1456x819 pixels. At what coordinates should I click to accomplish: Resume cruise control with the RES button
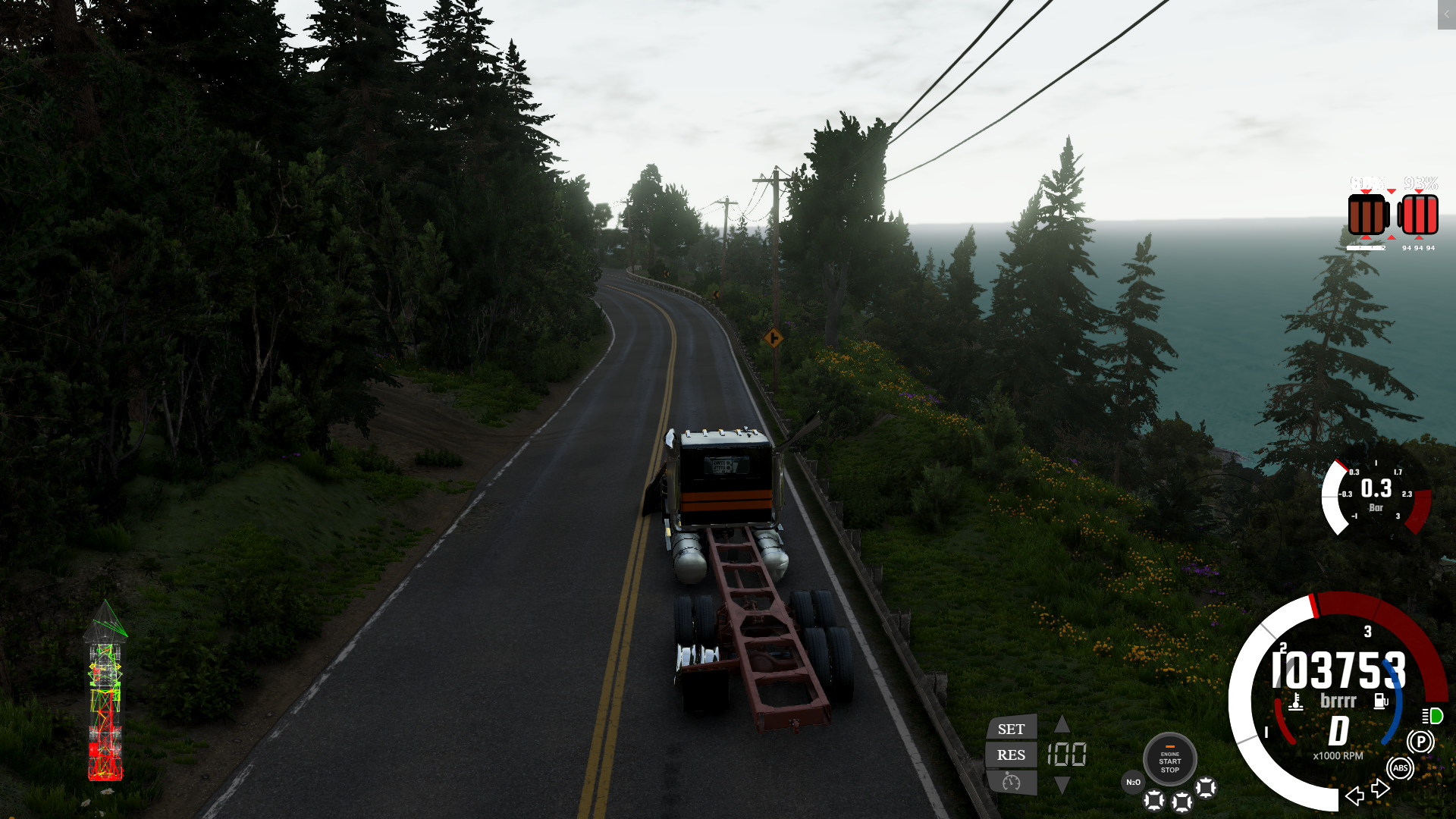(x=1011, y=755)
